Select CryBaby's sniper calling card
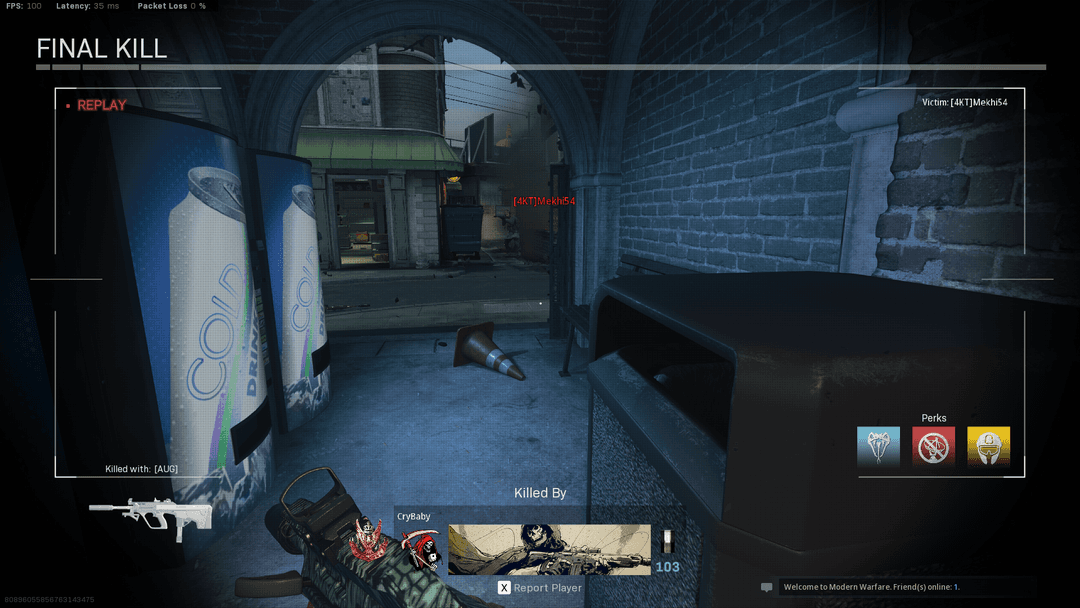The height and width of the screenshot is (608, 1080). [549, 549]
